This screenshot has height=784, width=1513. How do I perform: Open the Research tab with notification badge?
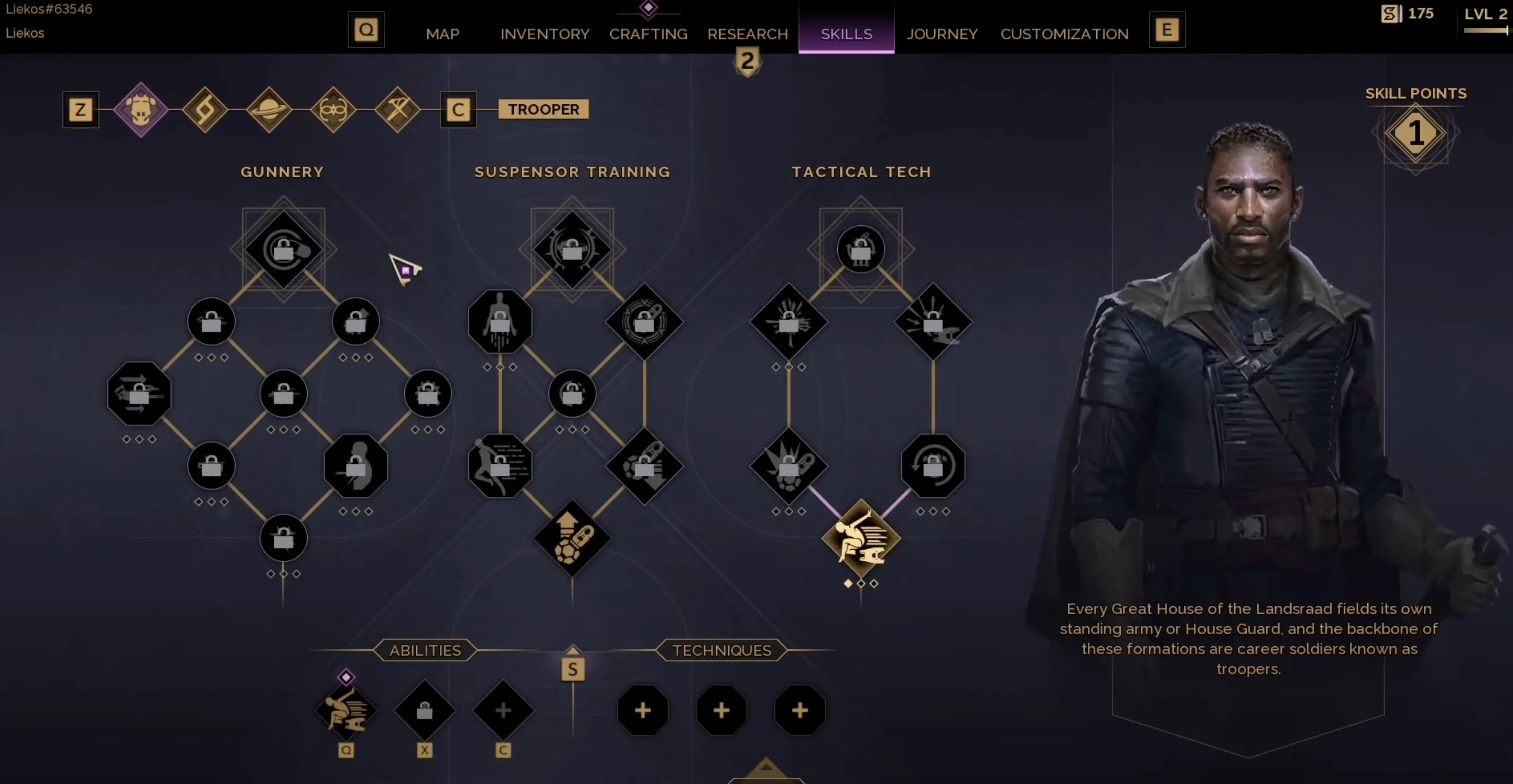click(747, 34)
